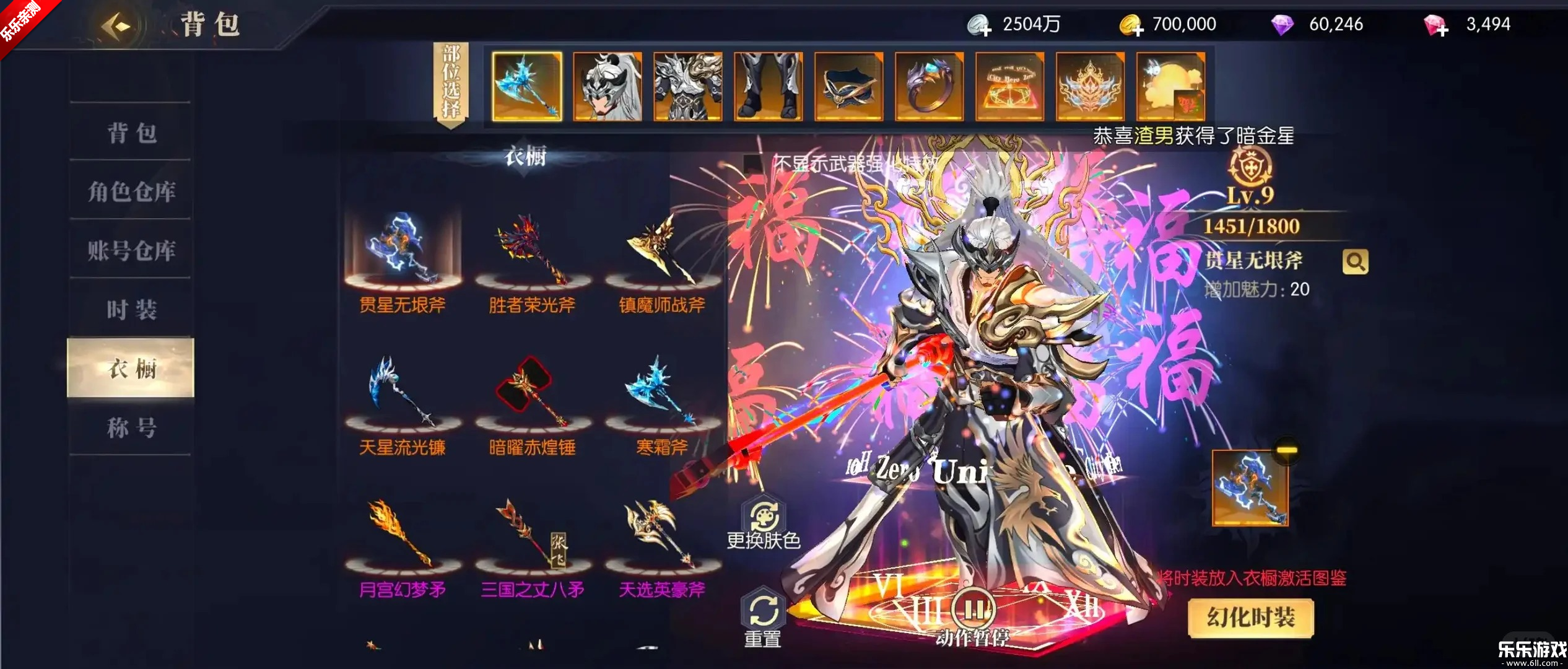This screenshot has width=1568, height=669.
Task: Go back with the arrow button
Action: [116, 26]
